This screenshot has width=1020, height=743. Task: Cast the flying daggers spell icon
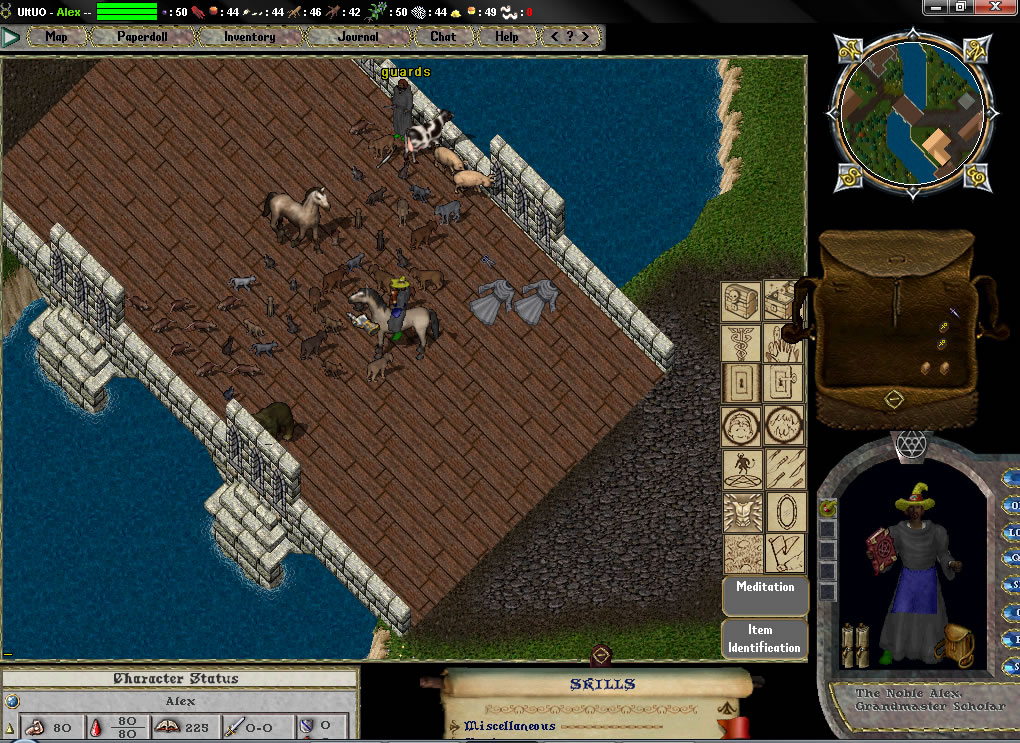(x=784, y=468)
